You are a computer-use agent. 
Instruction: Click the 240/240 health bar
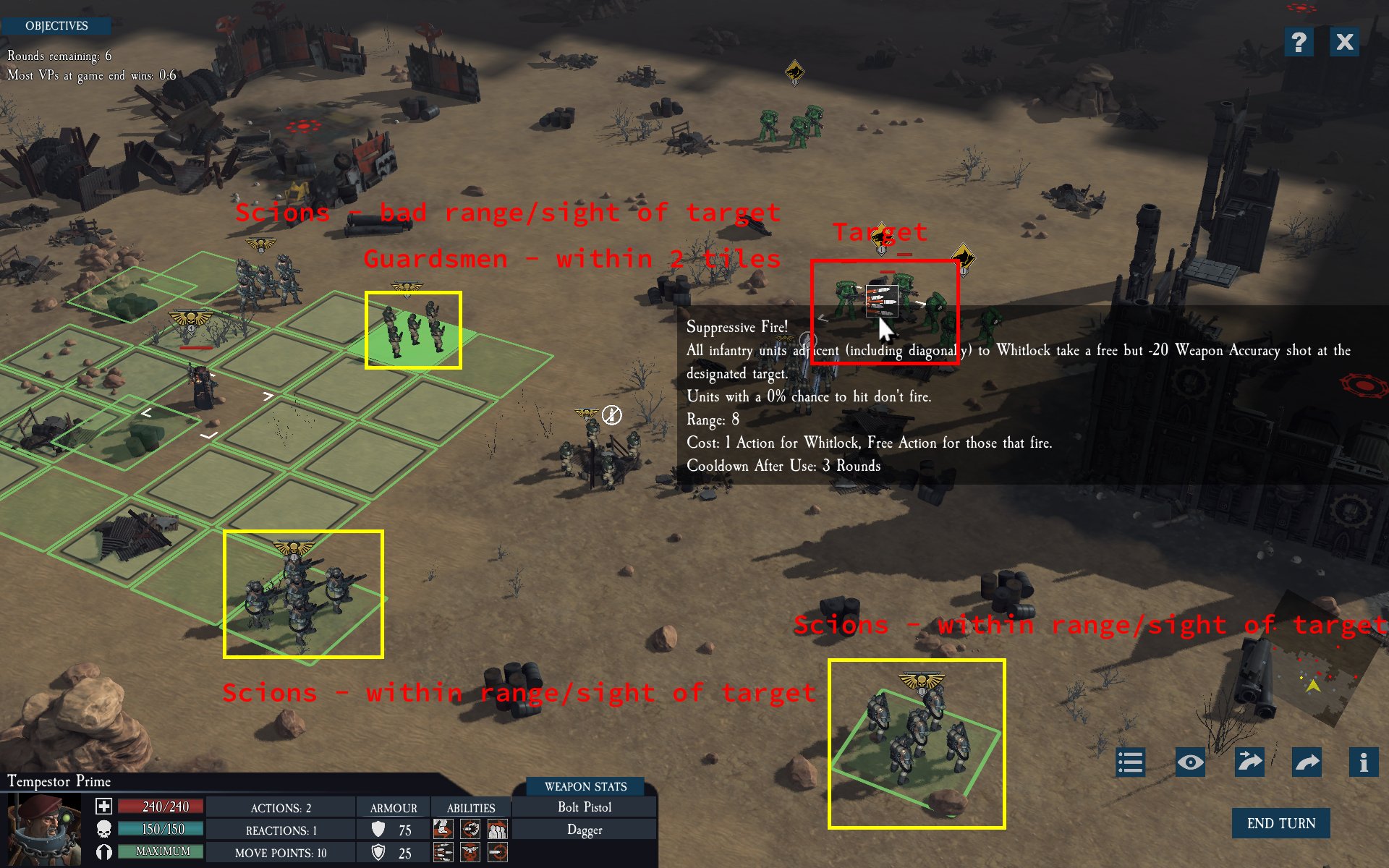coord(159,806)
